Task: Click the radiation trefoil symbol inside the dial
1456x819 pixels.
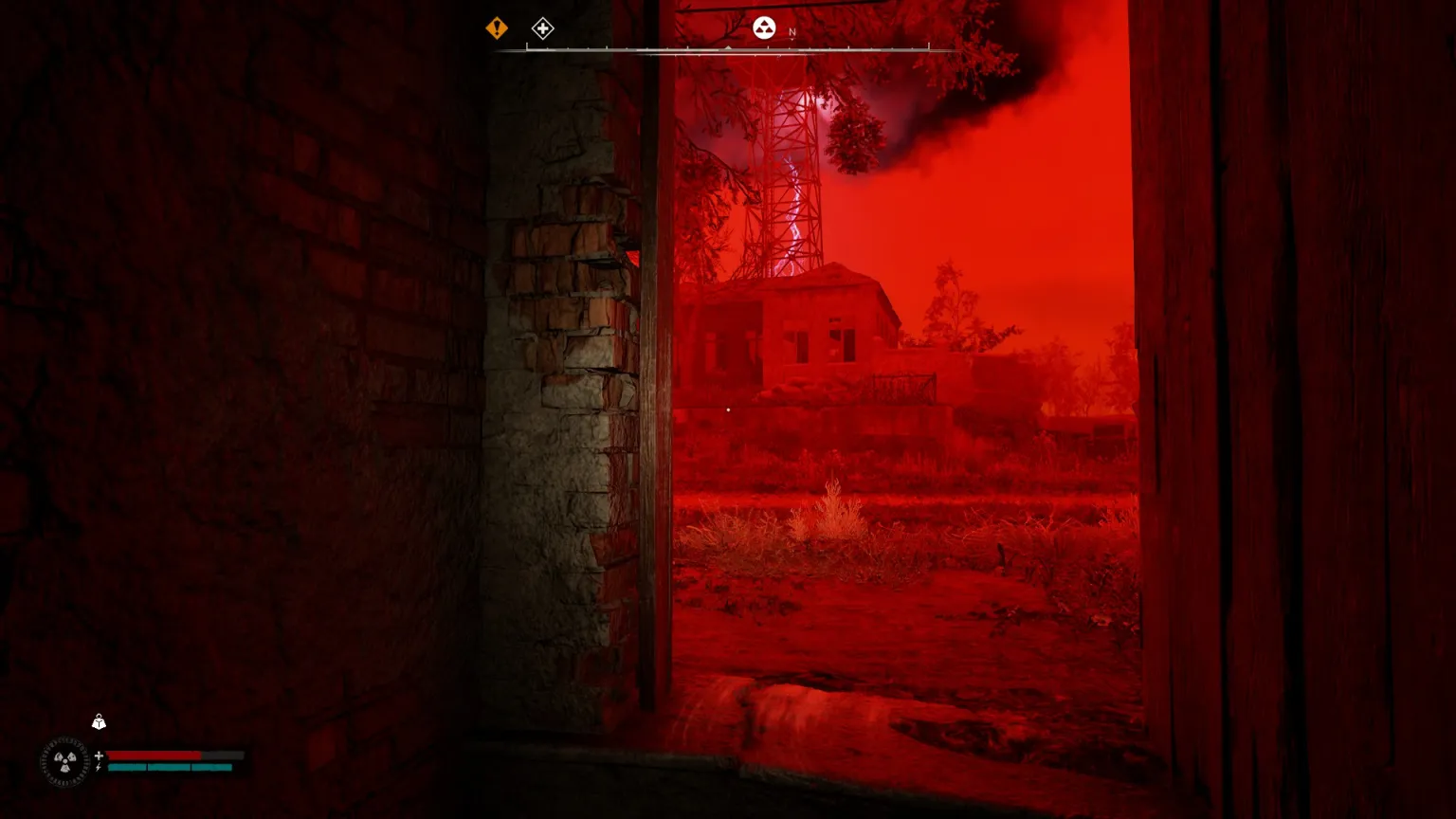Action: tap(64, 761)
